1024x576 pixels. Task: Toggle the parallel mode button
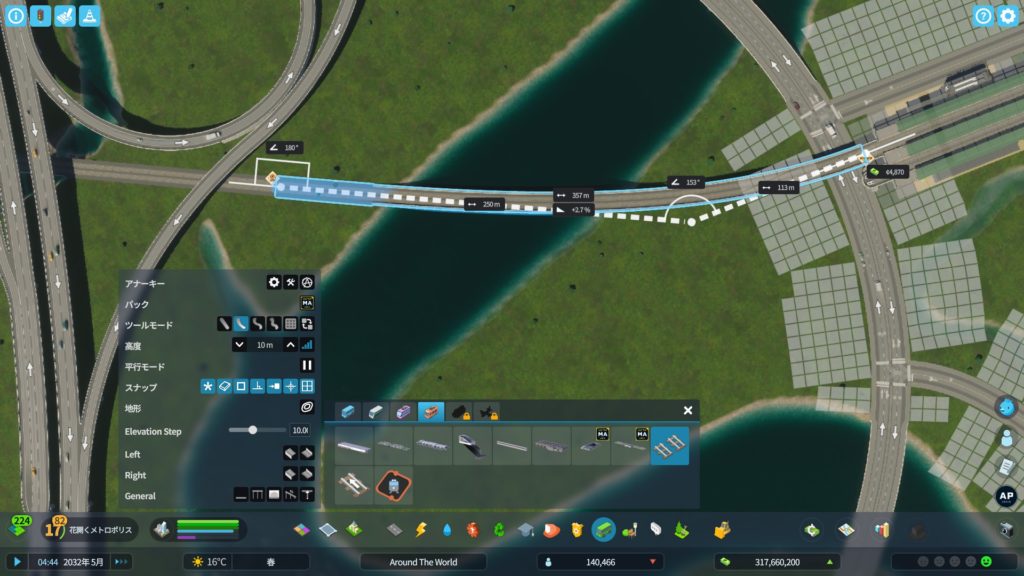pyautogui.click(x=307, y=366)
